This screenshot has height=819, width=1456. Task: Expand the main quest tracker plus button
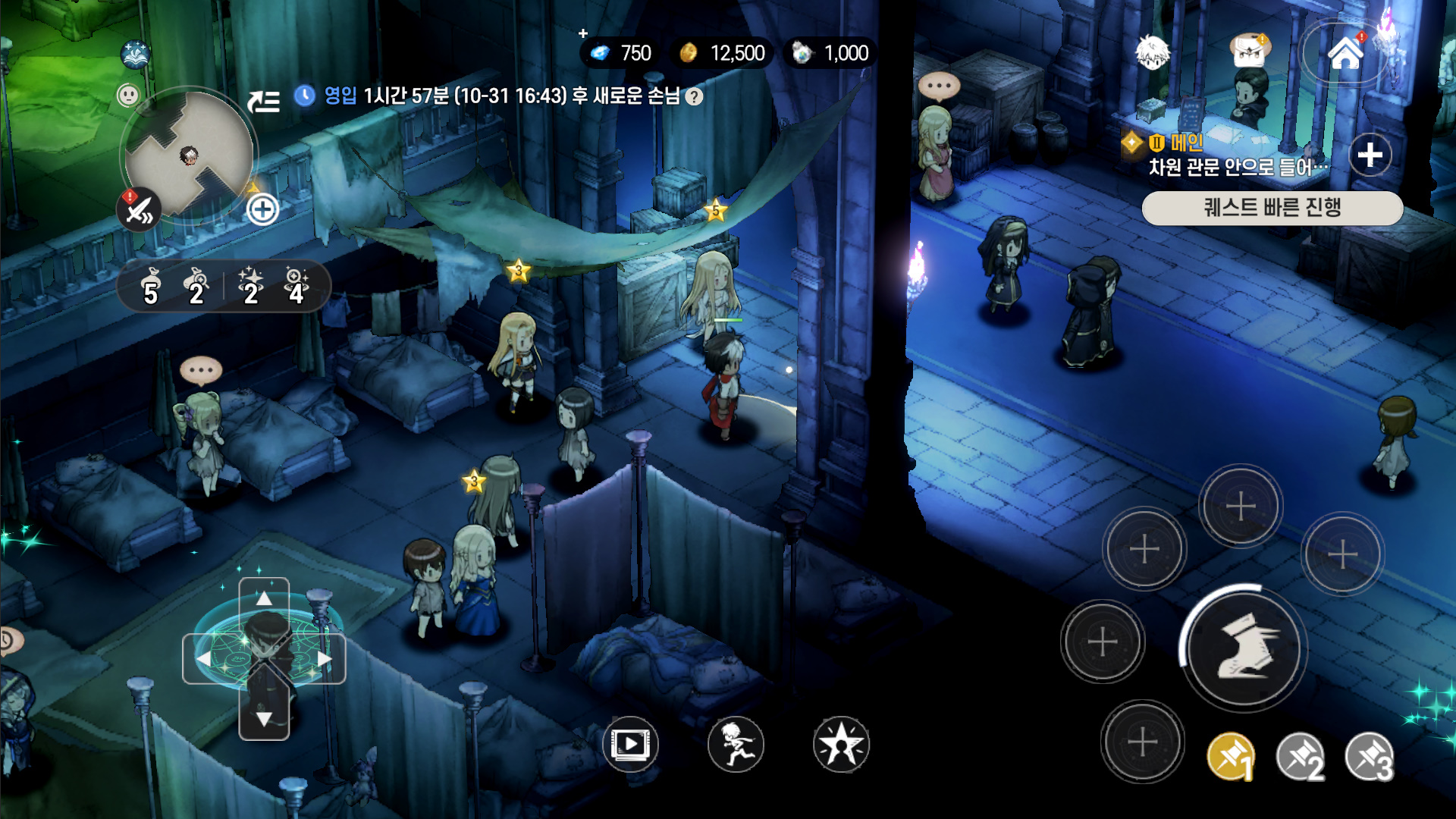coord(1370,155)
